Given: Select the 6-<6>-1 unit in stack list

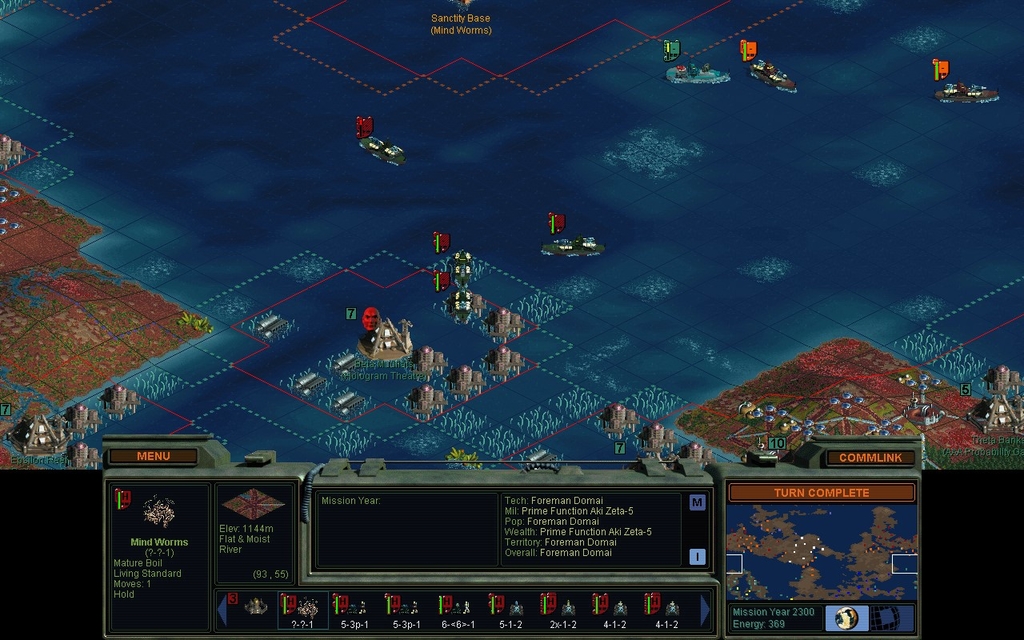Looking at the screenshot, I should tap(459, 609).
